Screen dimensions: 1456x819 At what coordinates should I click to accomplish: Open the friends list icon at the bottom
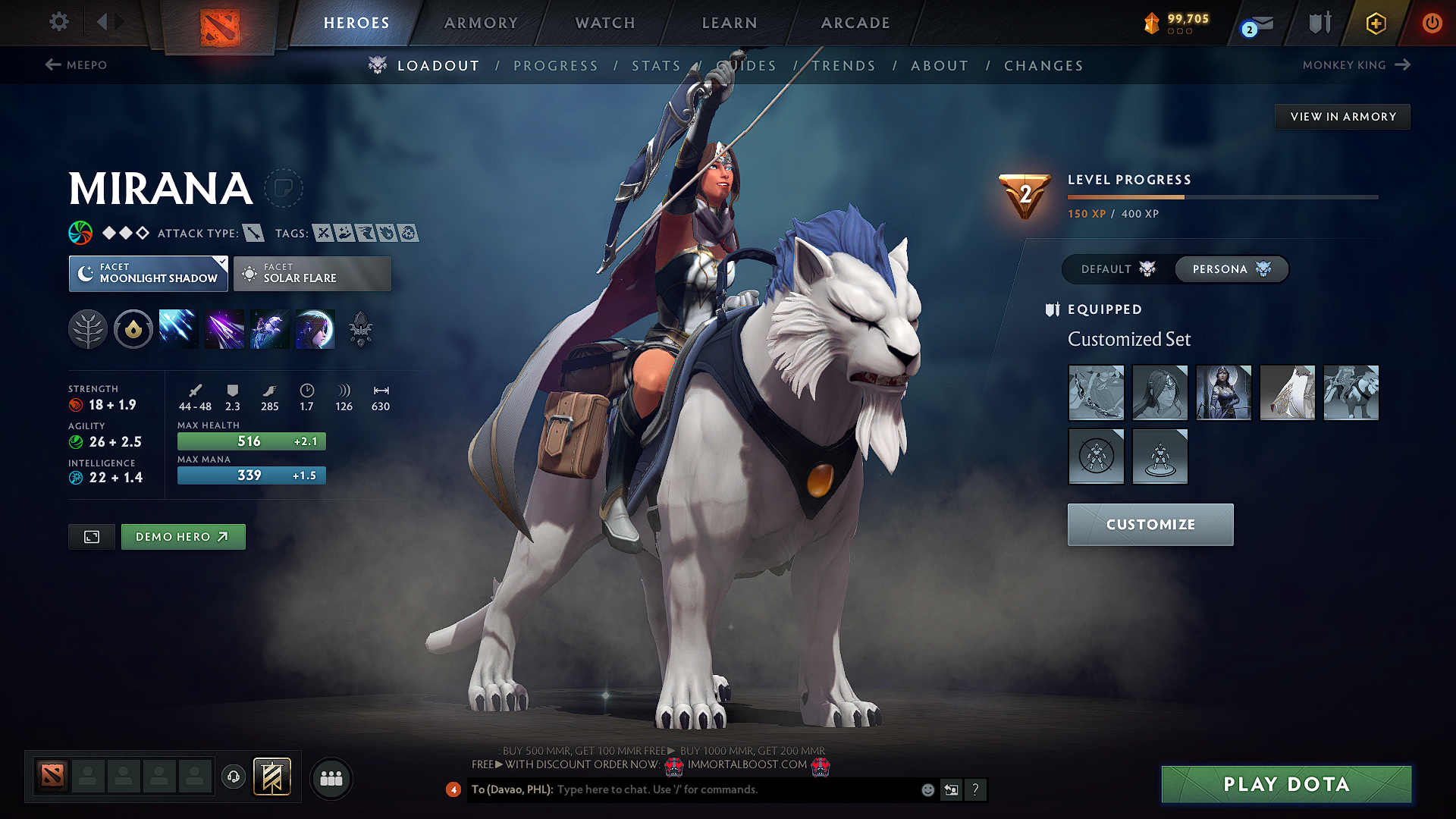(x=331, y=778)
